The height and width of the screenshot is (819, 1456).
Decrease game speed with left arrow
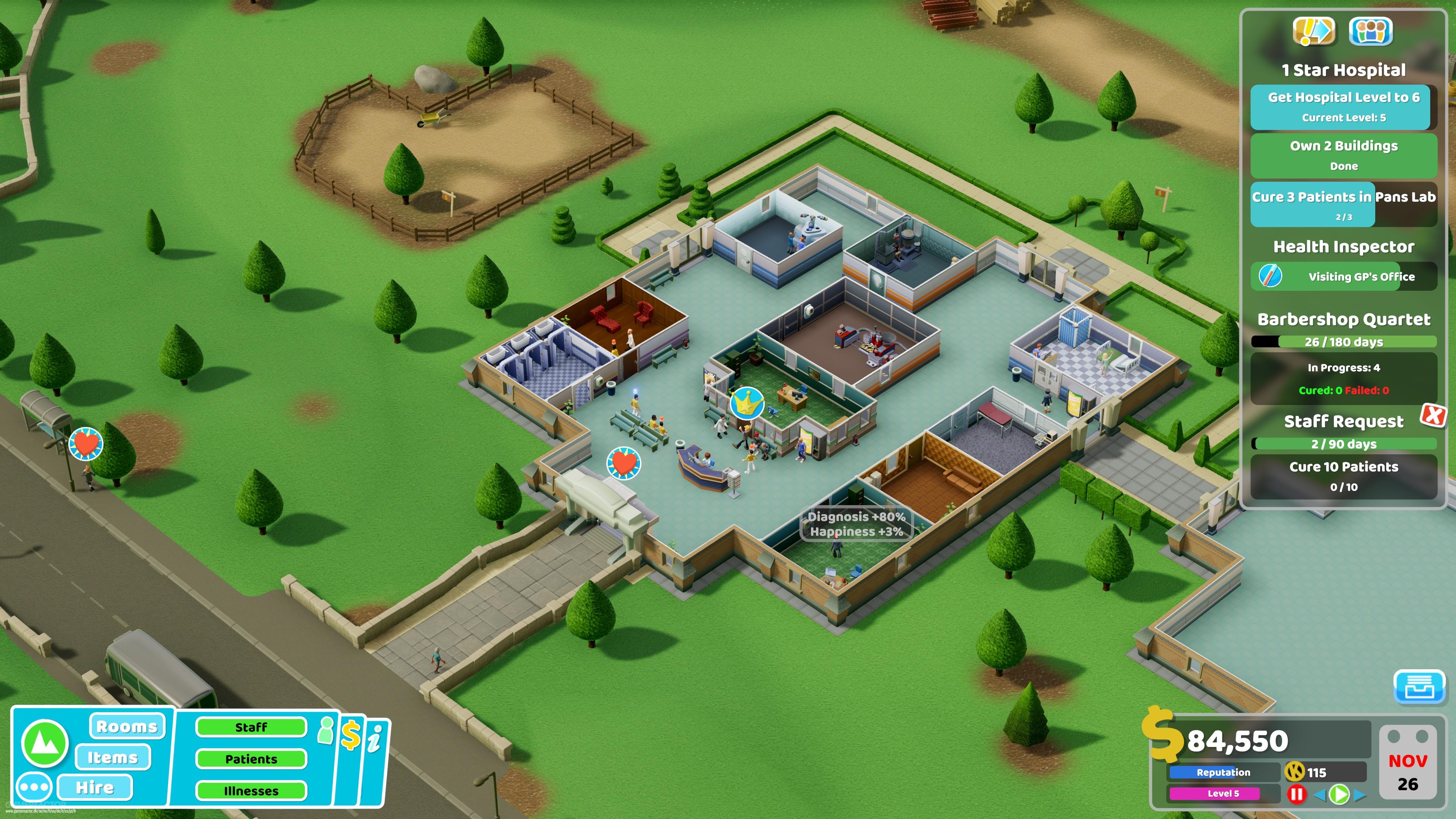coord(1320,795)
